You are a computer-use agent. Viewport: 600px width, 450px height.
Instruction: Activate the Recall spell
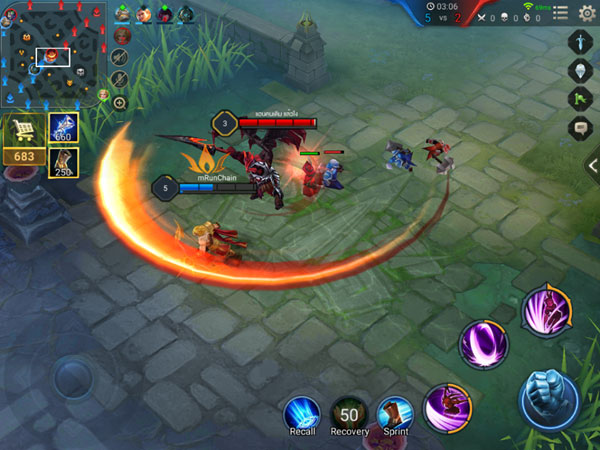pos(301,414)
